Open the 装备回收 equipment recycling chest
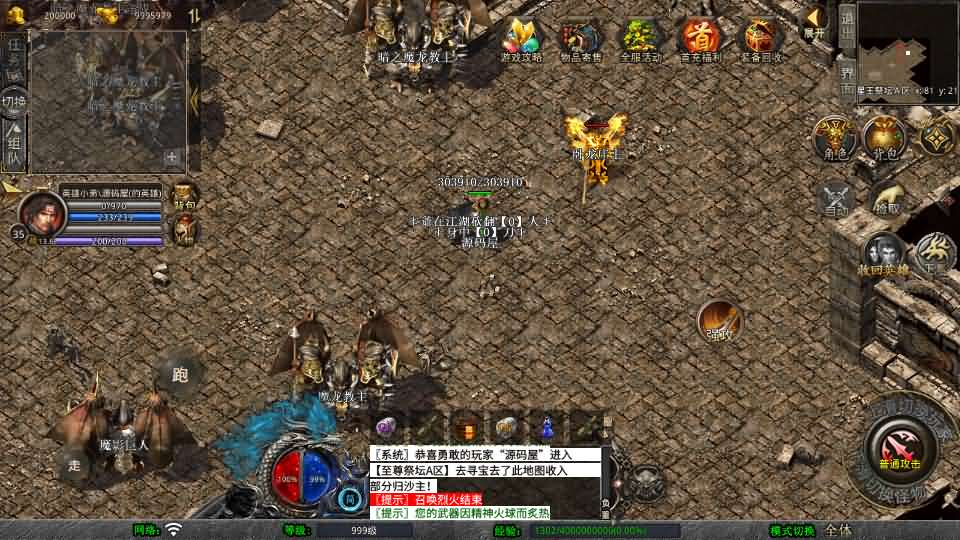The height and width of the screenshot is (540, 960). click(760, 38)
